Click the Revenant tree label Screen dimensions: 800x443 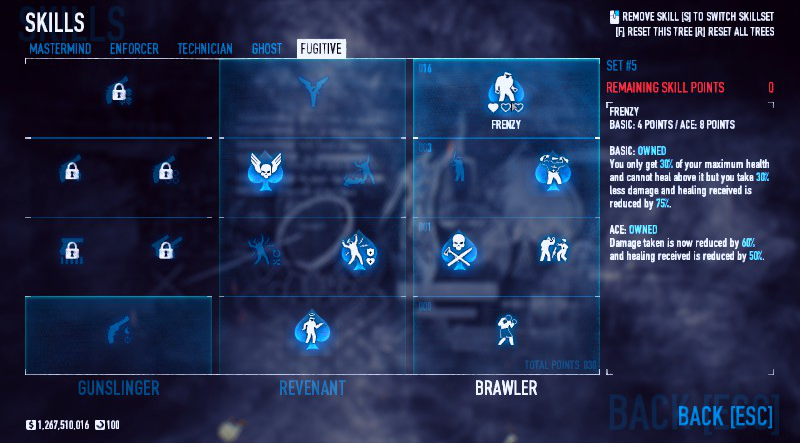tap(312, 388)
